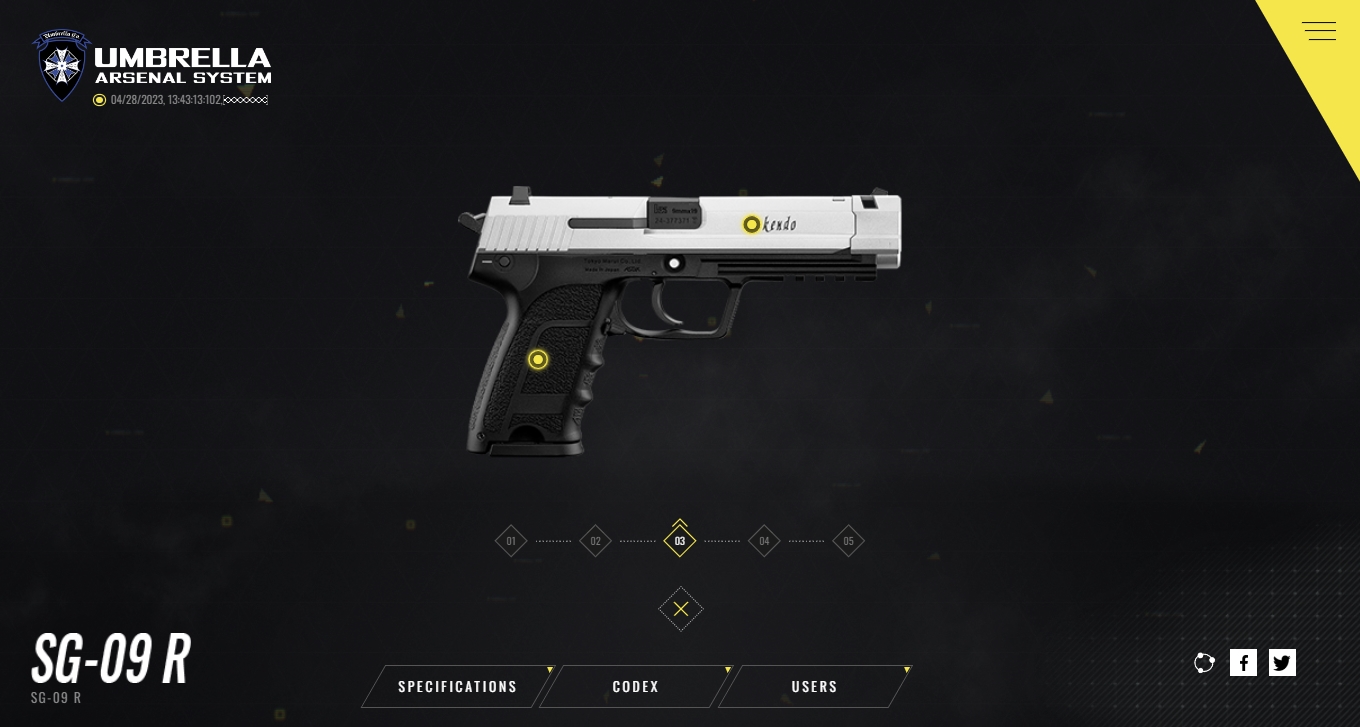Click the circular share icon
The width and height of the screenshot is (1360, 727).
point(1204,662)
